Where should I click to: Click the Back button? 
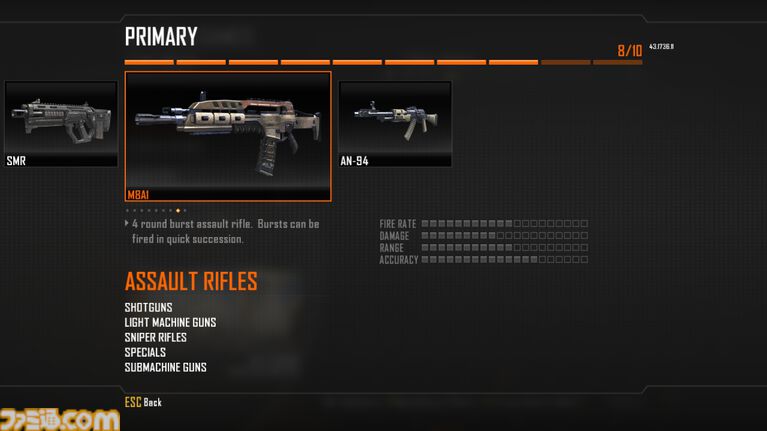click(143, 402)
